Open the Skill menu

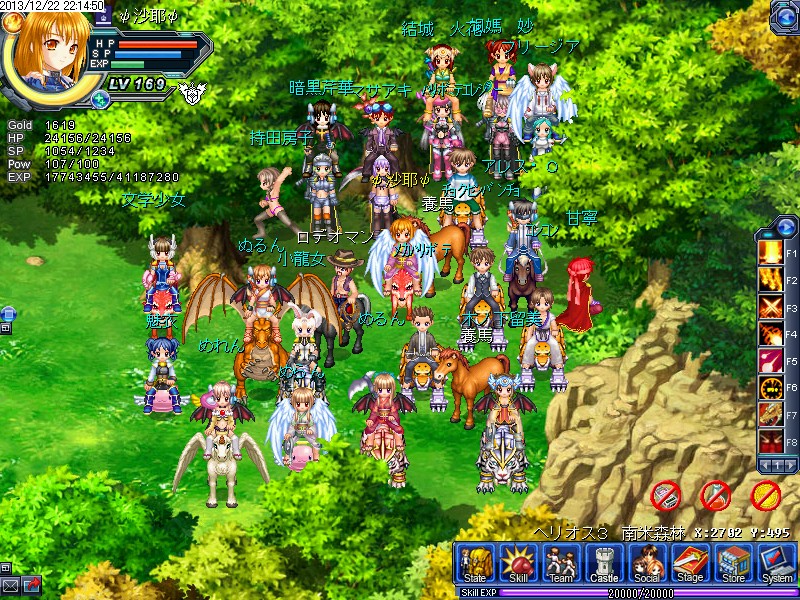518,565
